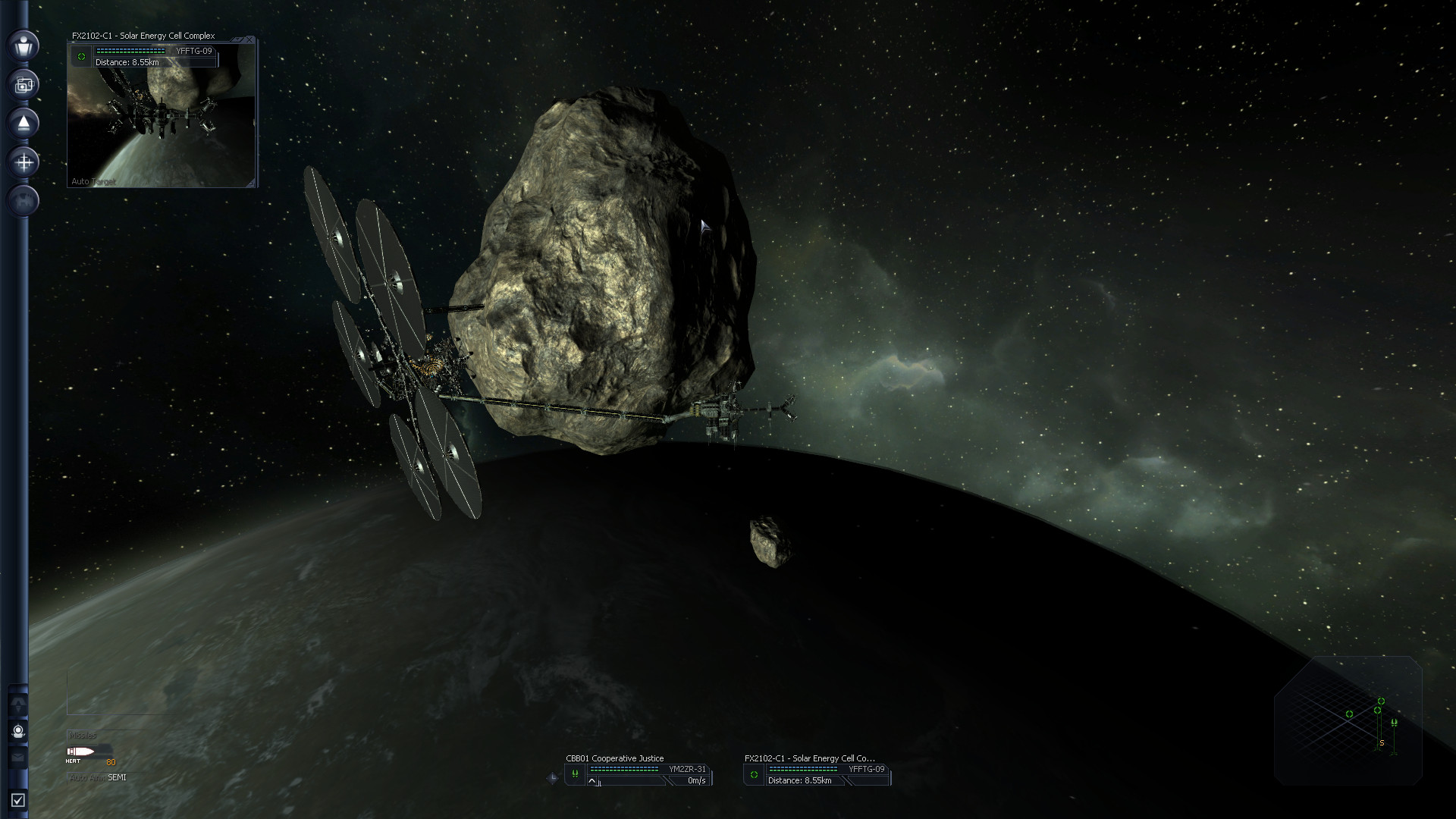Select the crosshair targeting sidebar button
Screen dimensions: 1456x819
tap(24, 162)
